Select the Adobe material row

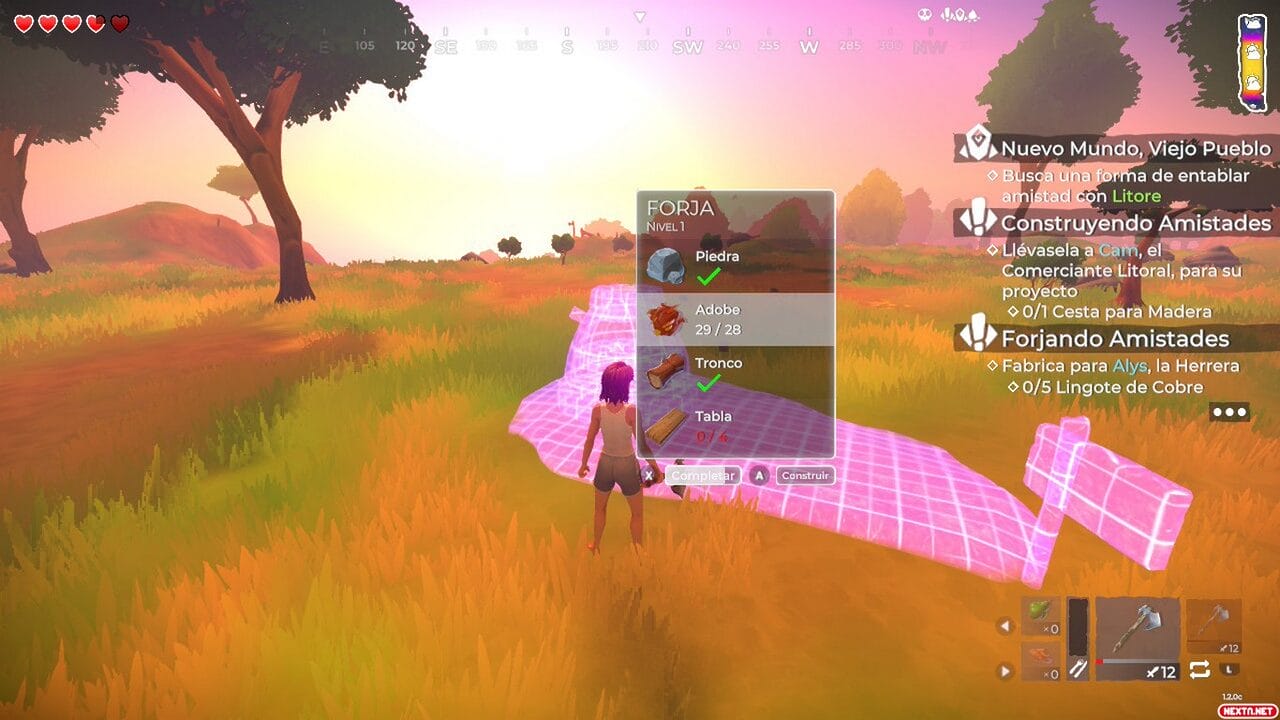coord(735,319)
